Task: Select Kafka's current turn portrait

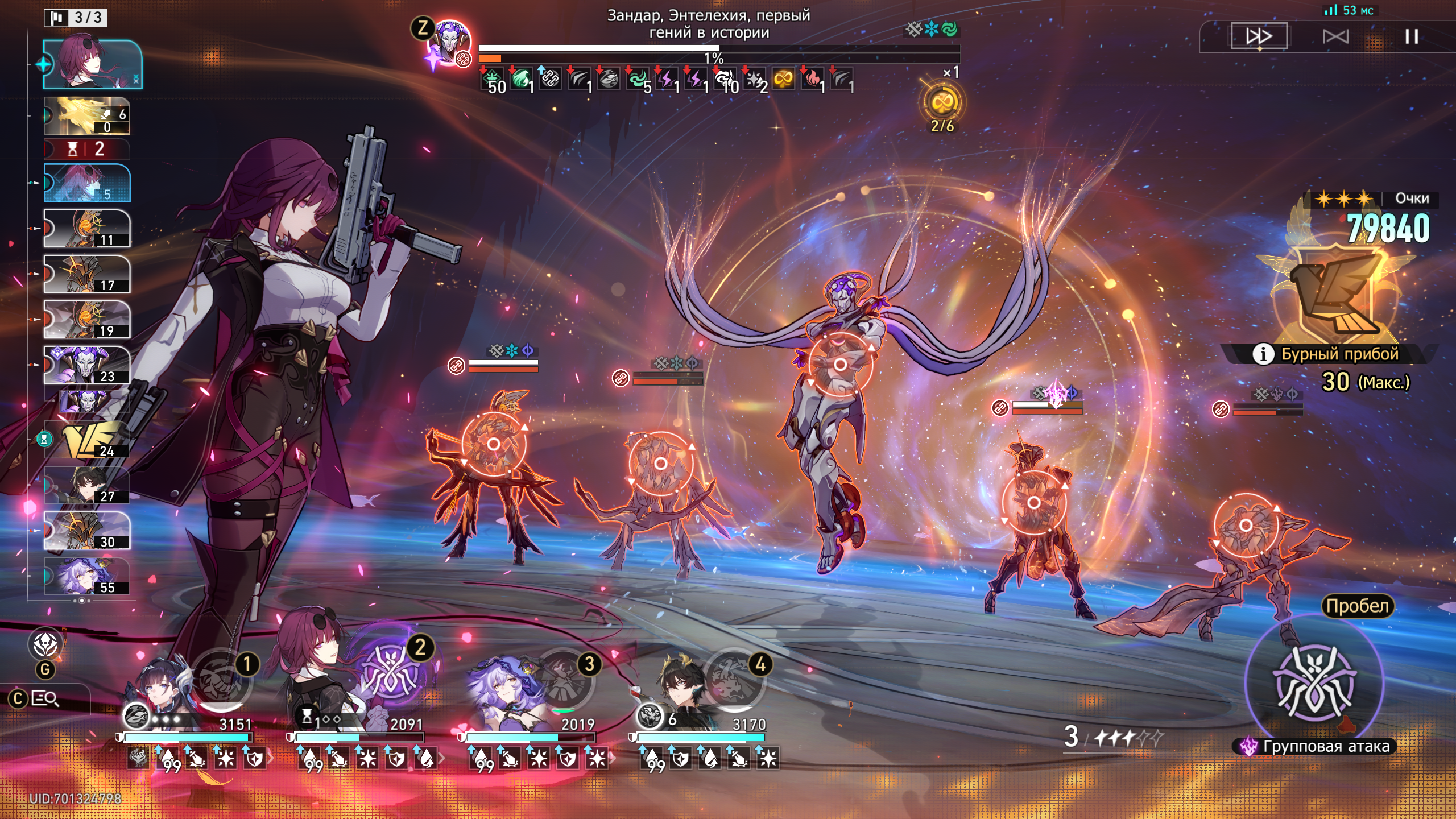Action: (93, 64)
